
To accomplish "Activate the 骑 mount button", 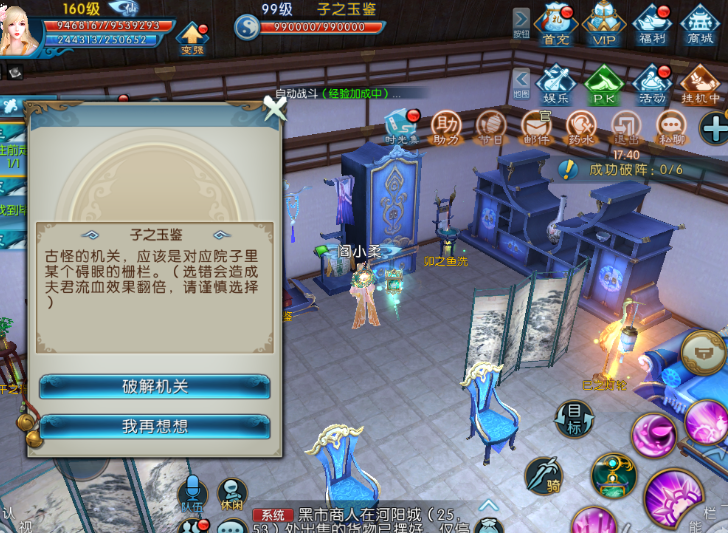I will tap(543, 474).
